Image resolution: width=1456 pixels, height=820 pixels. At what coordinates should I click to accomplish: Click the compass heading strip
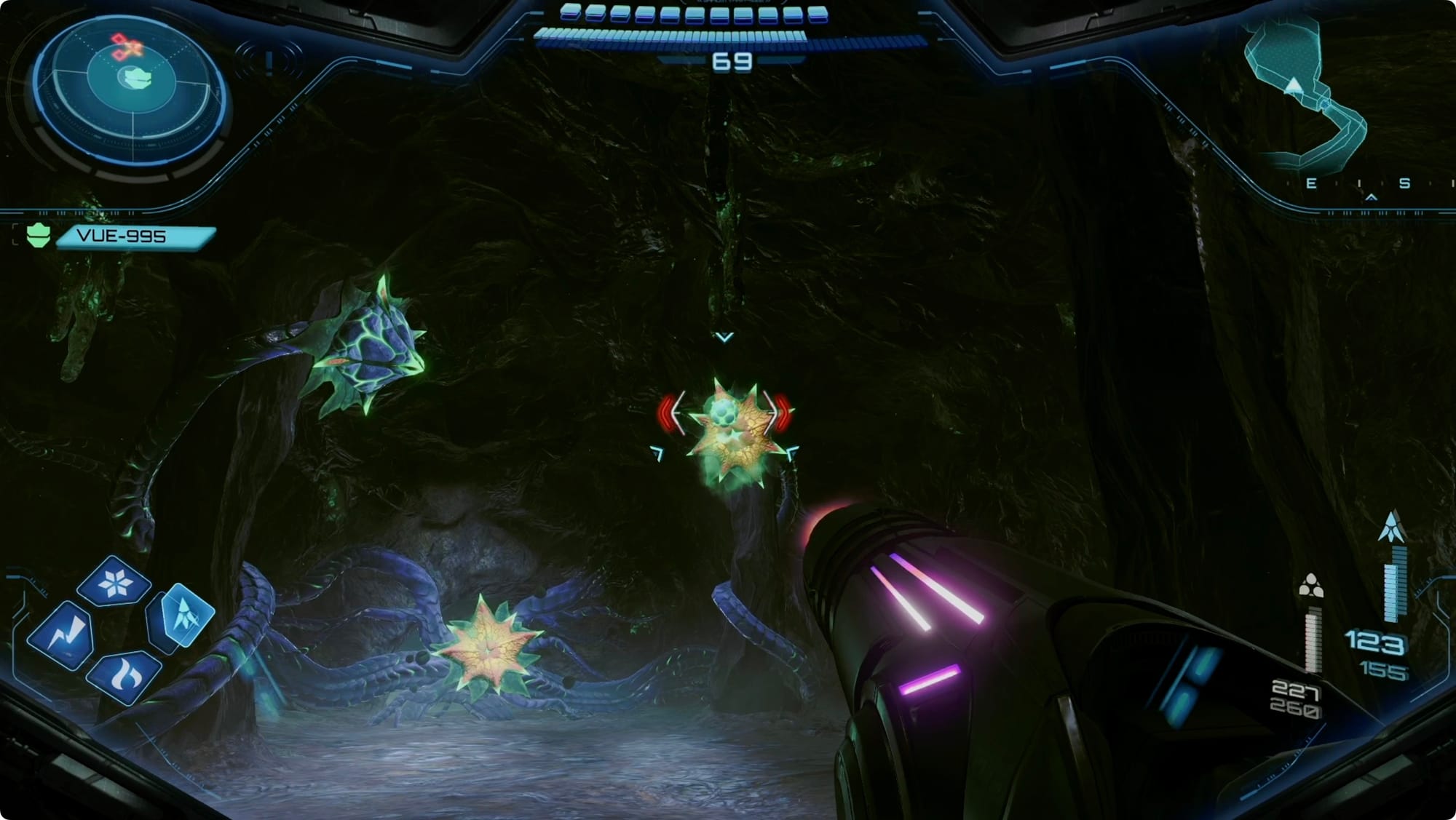(1369, 184)
